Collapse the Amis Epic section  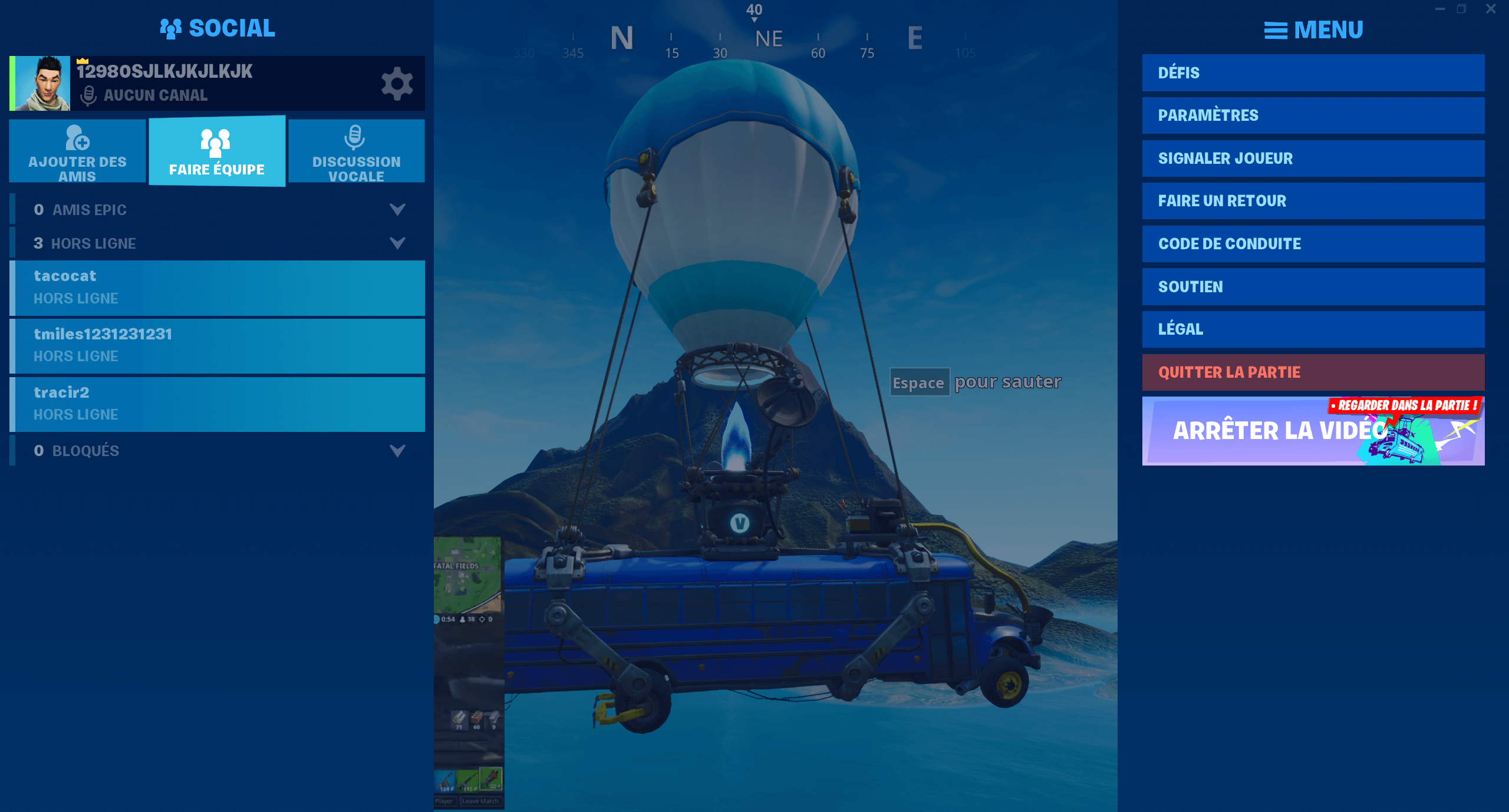coord(397,210)
